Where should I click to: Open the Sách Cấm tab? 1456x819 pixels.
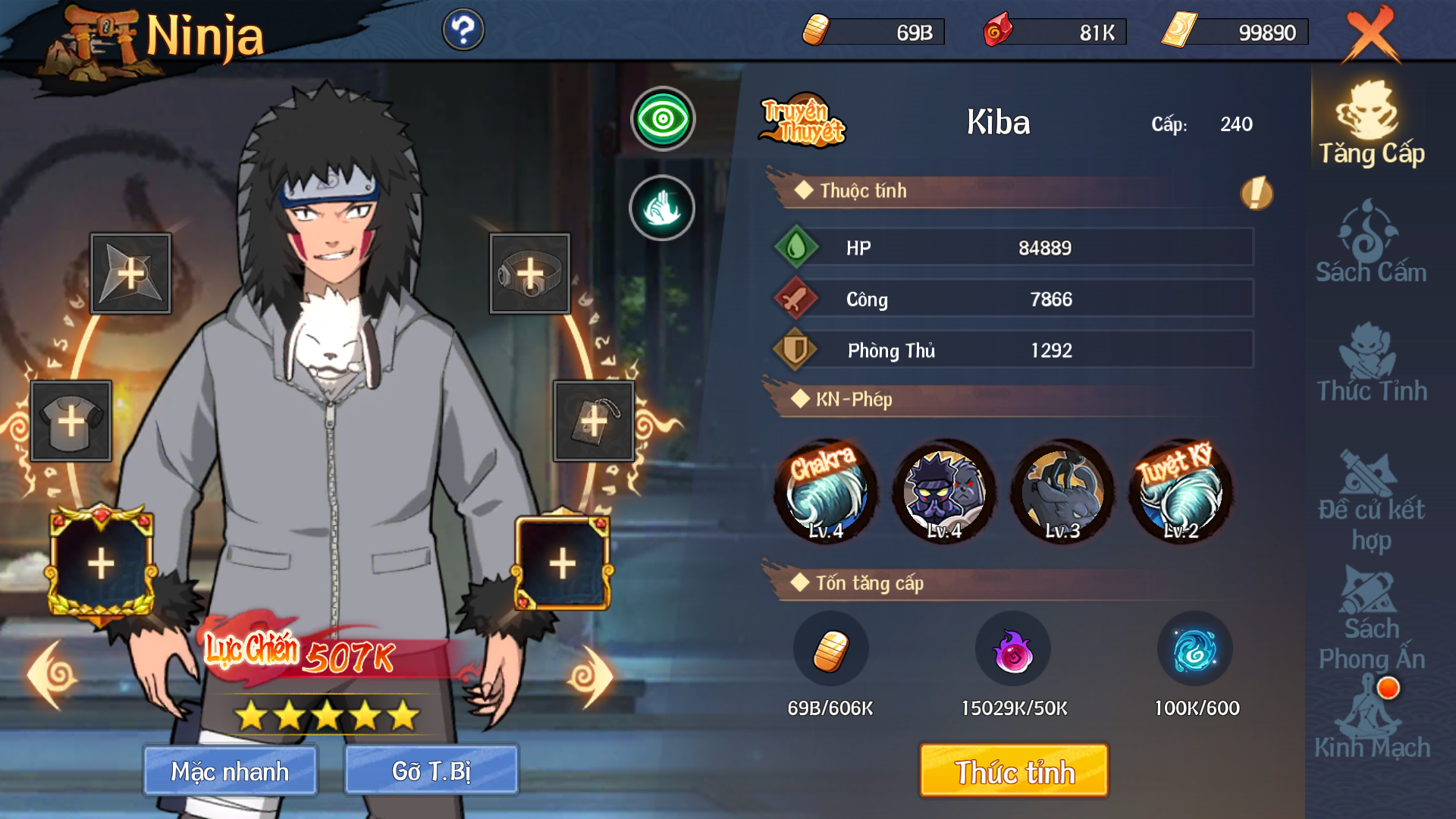click(x=1371, y=243)
